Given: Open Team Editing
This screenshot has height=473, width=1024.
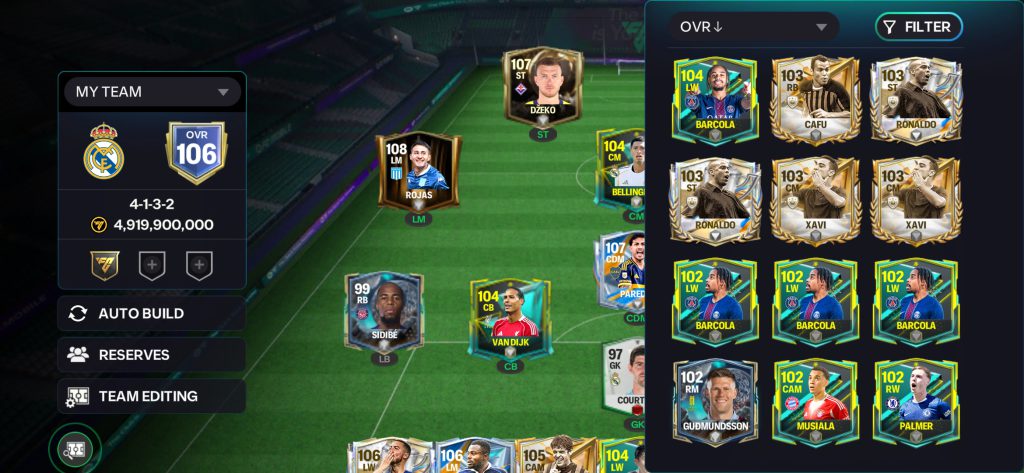Looking at the screenshot, I should (x=151, y=396).
